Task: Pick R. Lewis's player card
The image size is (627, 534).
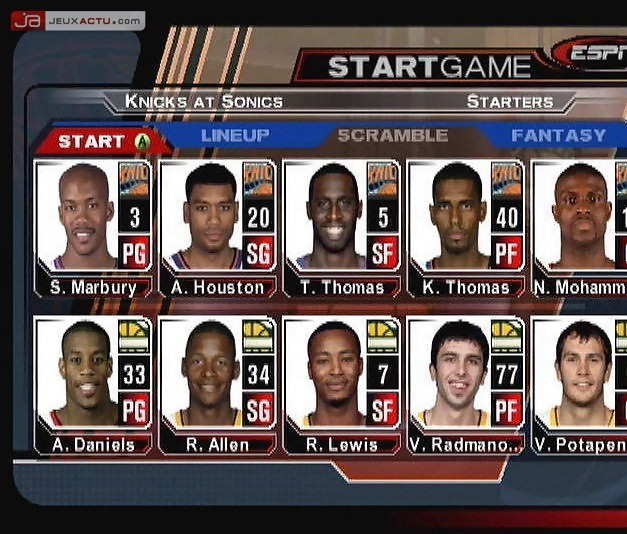Action: tap(341, 385)
